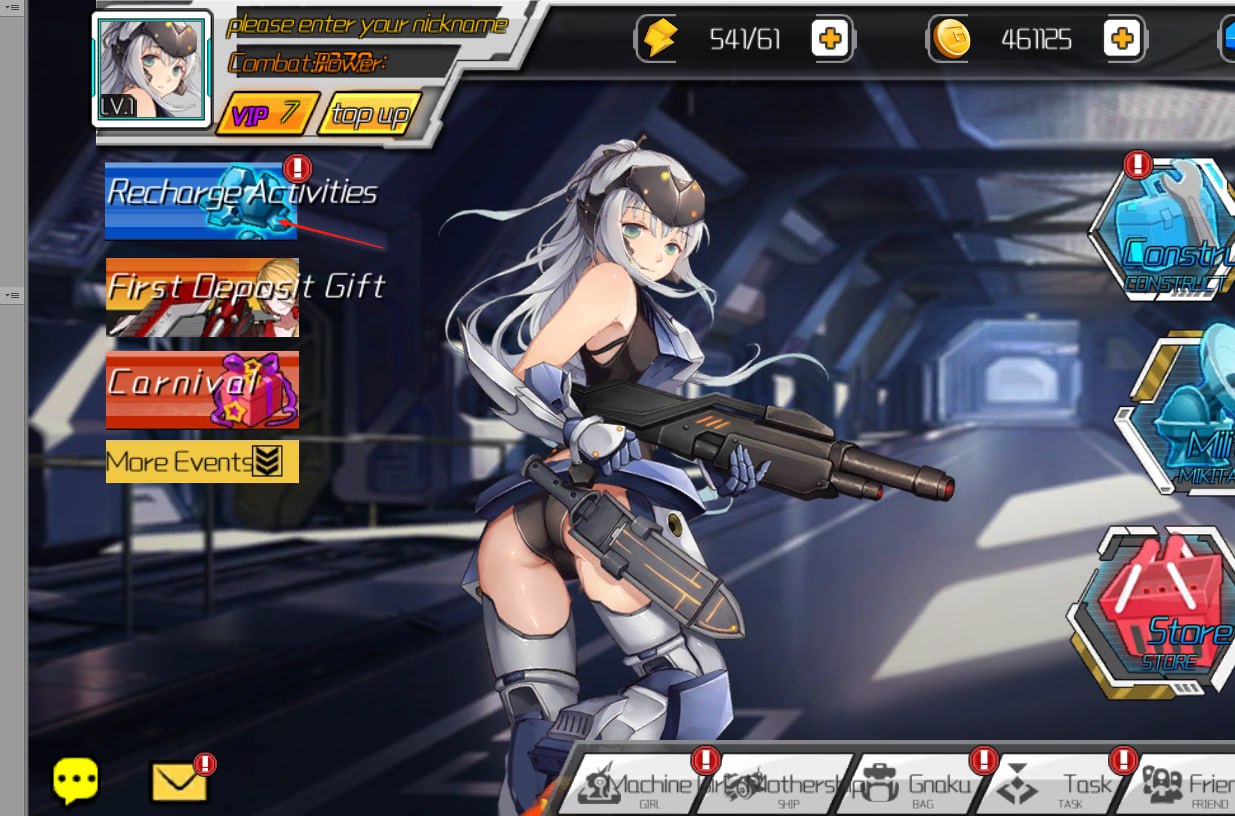1235x816 pixels.
Task: Open the player avatar portrait
Action: [x=152, y=68]
